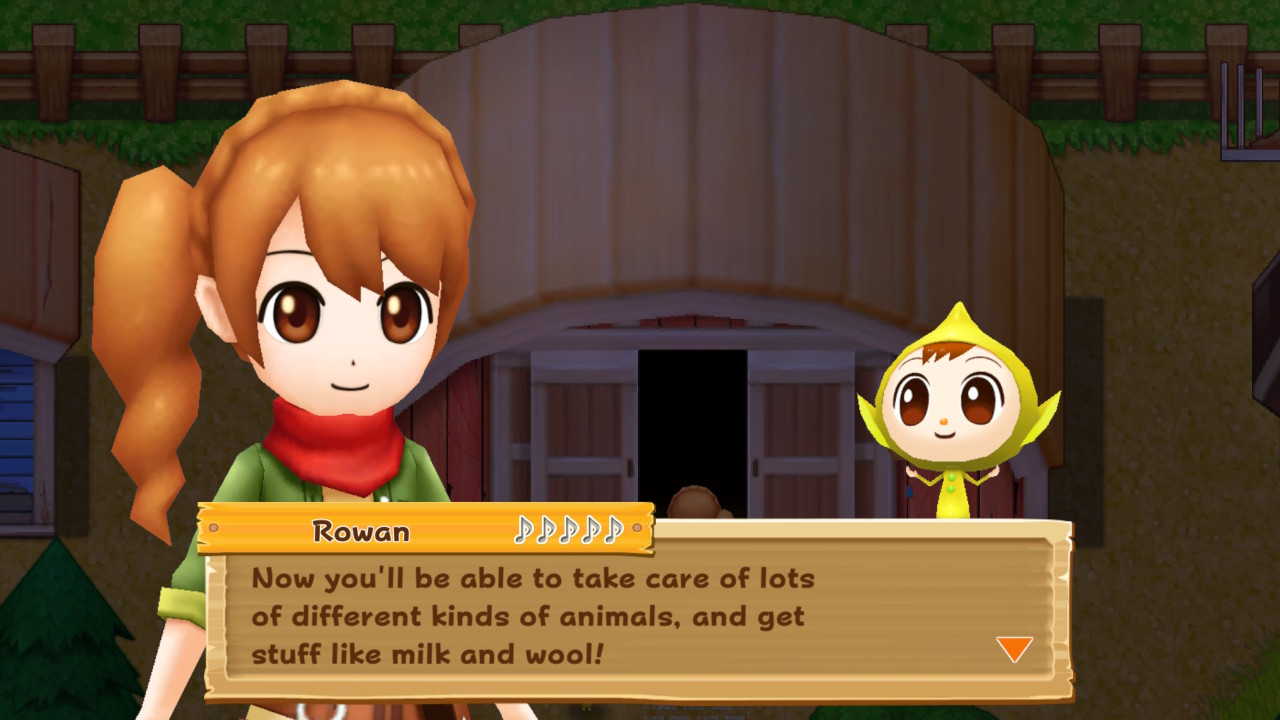
Task: Click the fourth music note icon
Action: click(591, 531)
